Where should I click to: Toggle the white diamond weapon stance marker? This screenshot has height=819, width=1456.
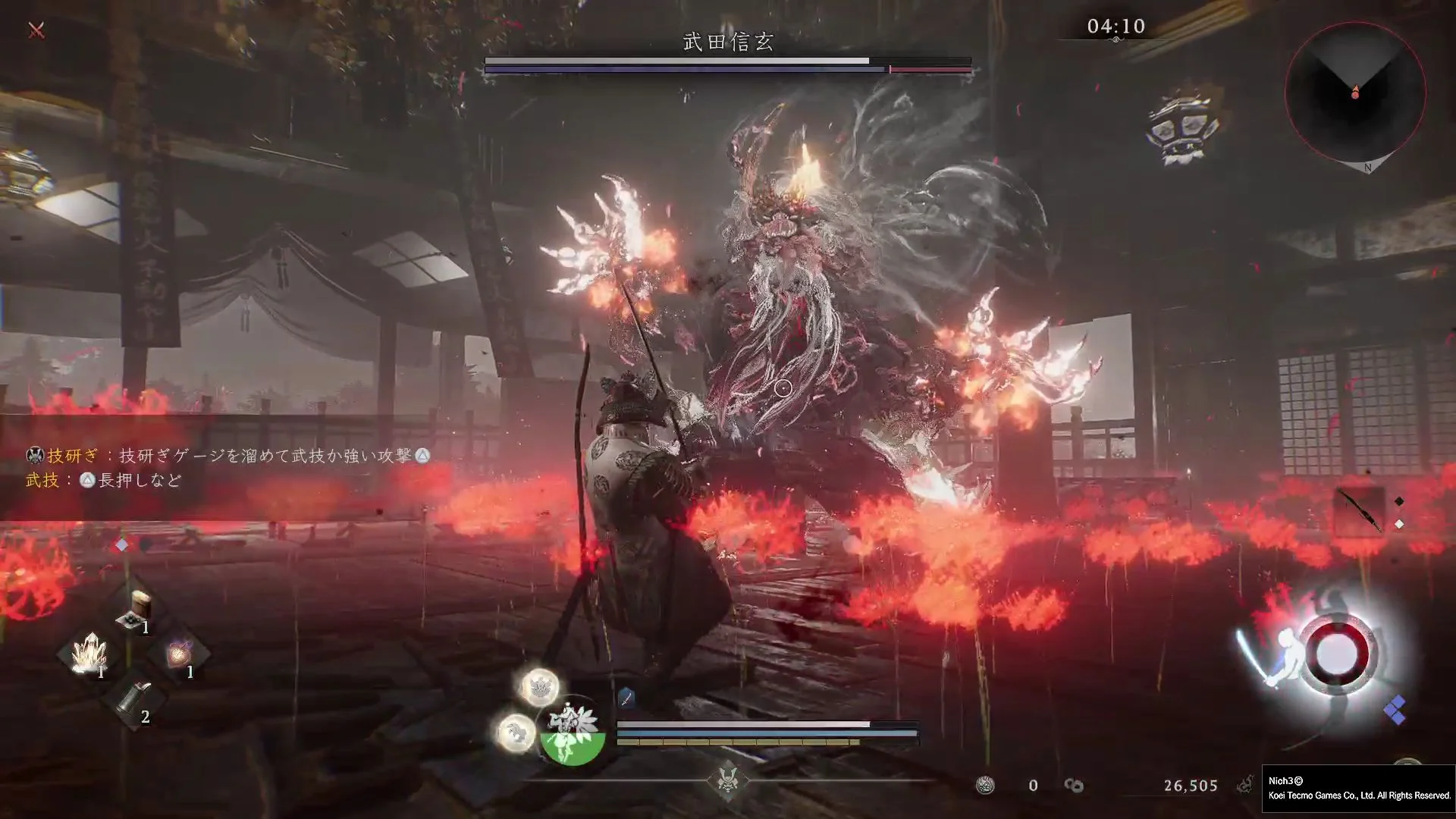coord(1399,523)
